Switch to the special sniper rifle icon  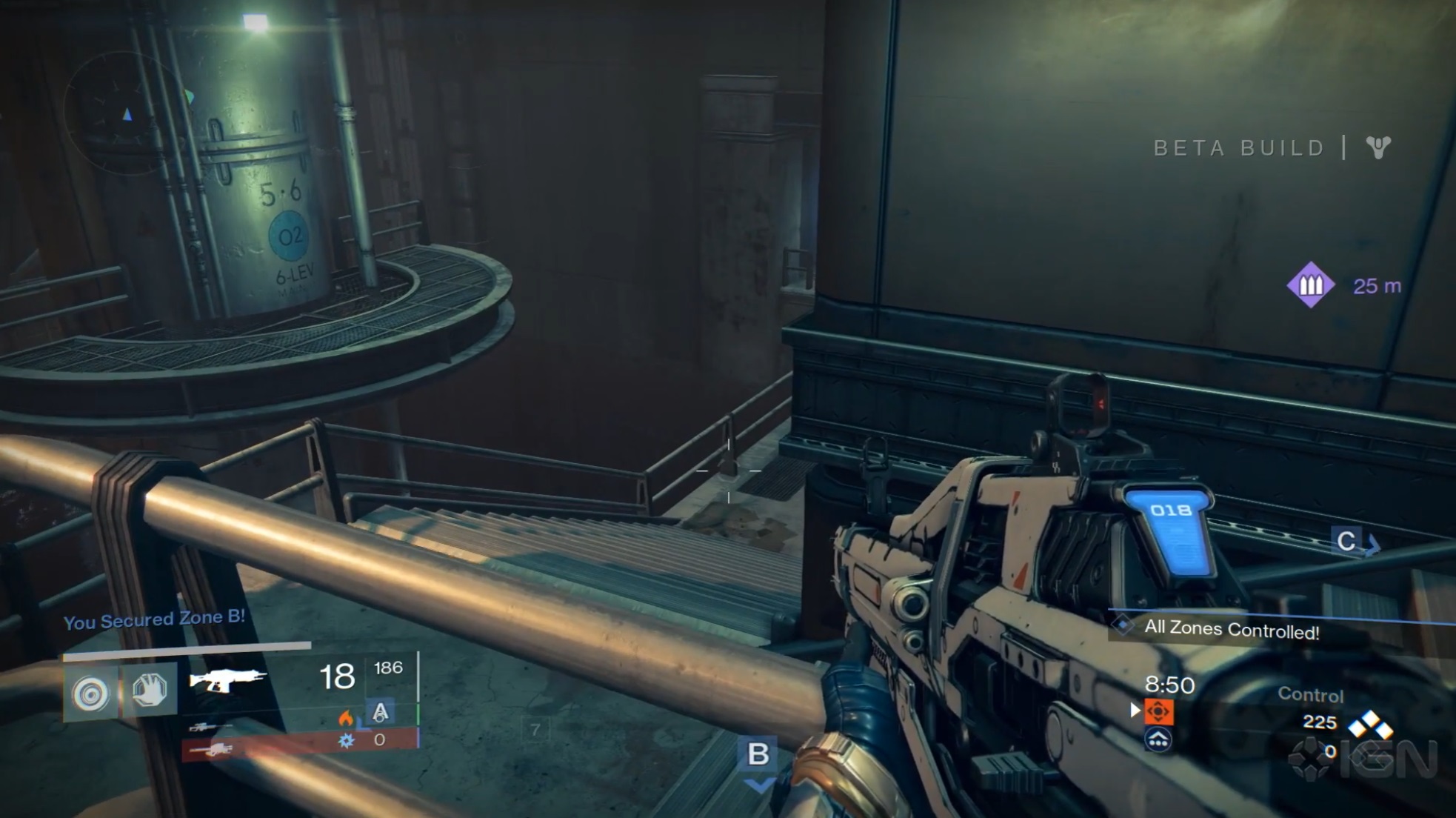[x=208, y=727]
